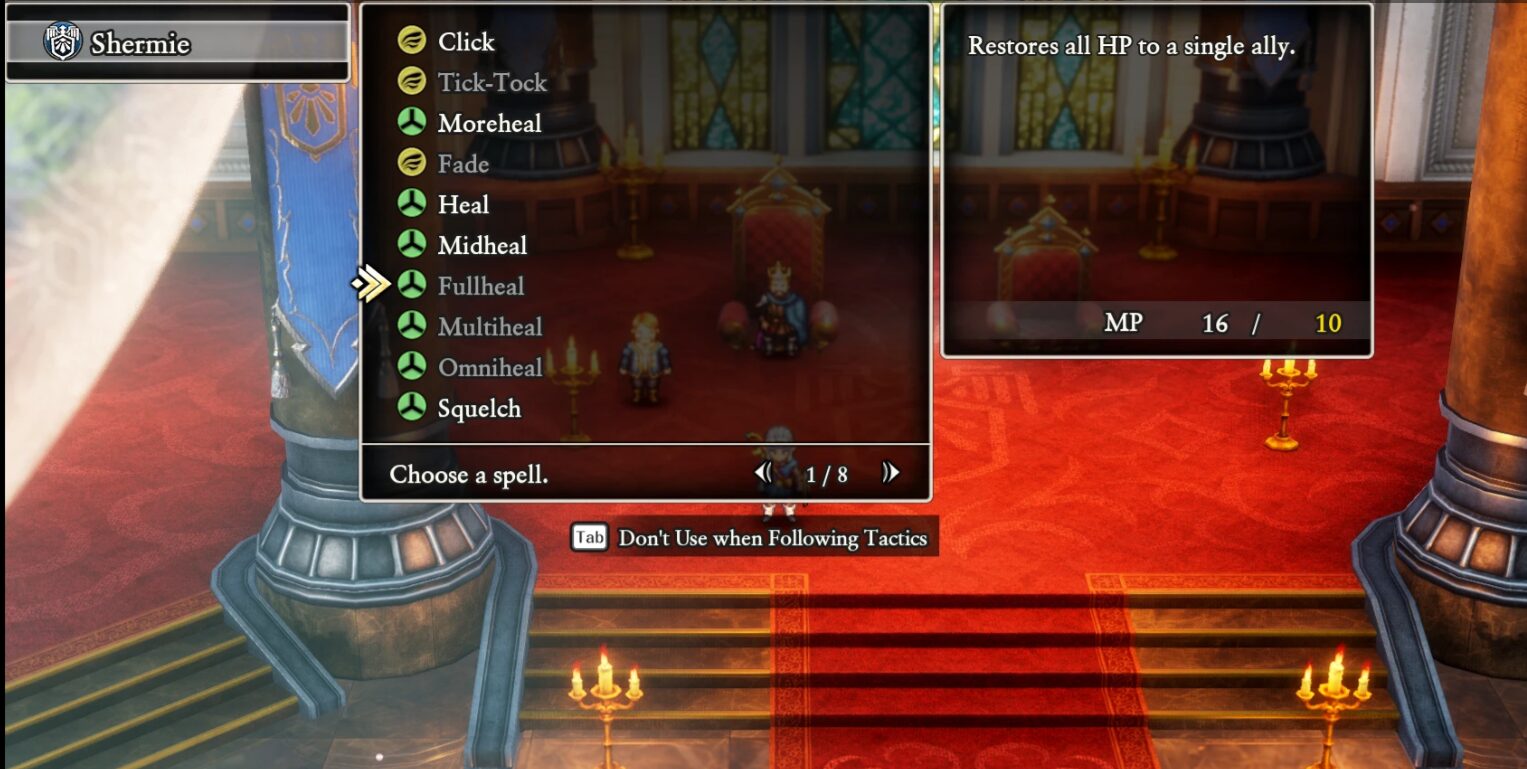Pick the Midheal spell
Viewport: 1527px width, 769px height.
(482, 246)
